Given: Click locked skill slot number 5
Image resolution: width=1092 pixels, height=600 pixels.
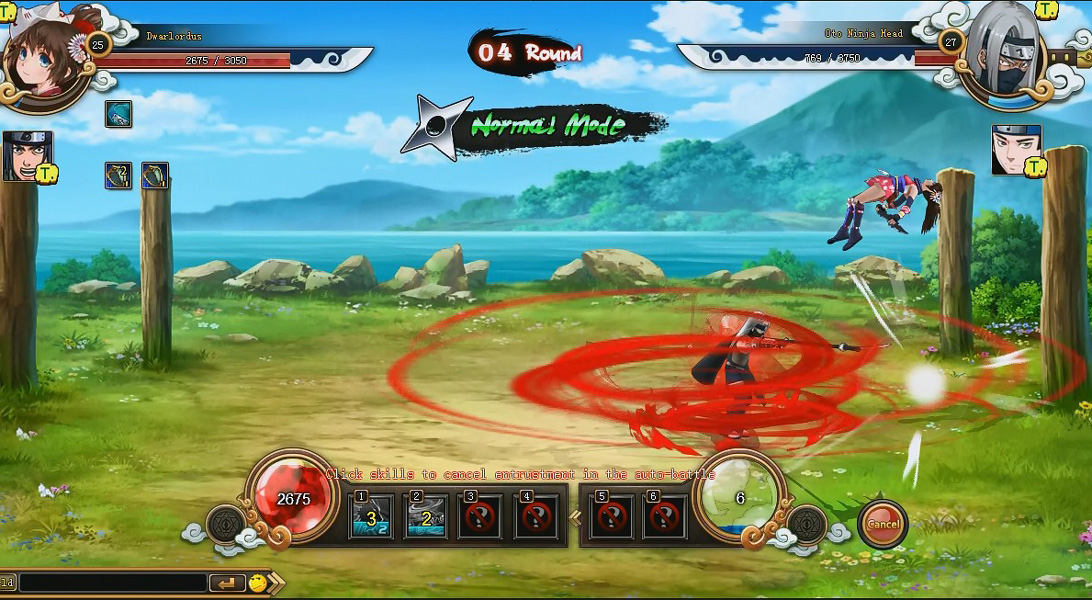Looking at the screenshot, I should tap(611, 517).
